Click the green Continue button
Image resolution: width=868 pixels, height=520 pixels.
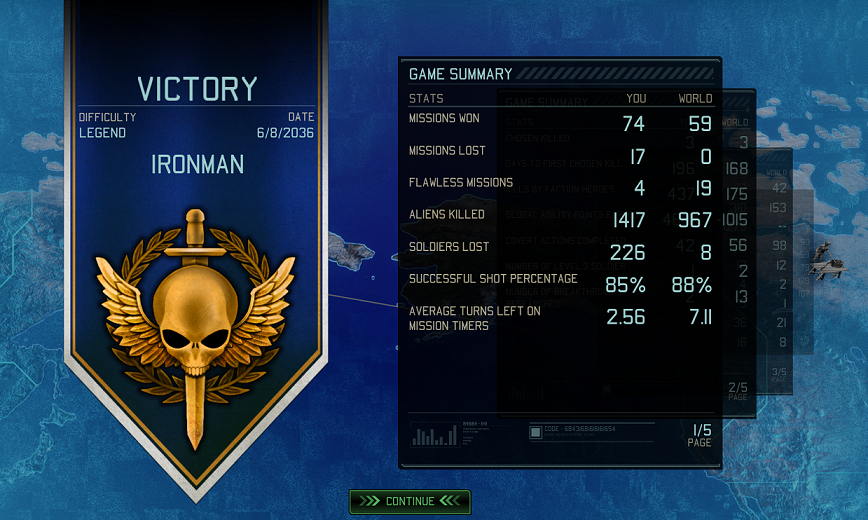(410, 501)
